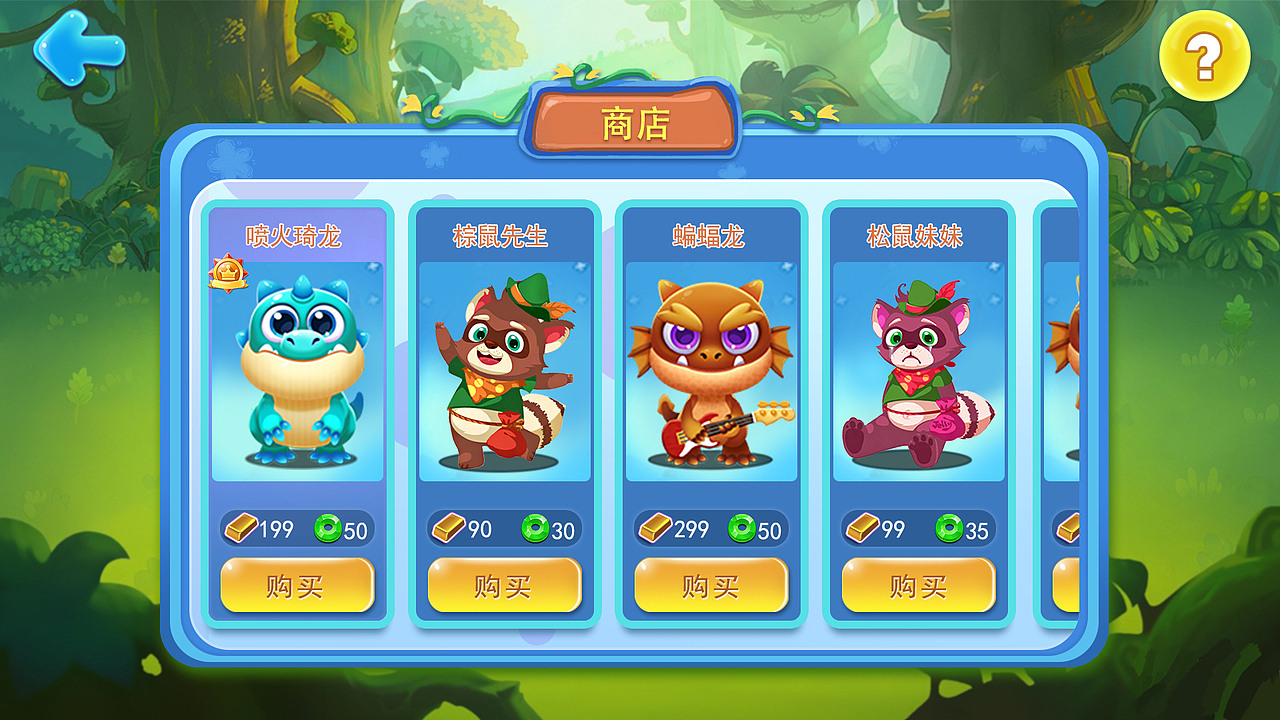Tap the 购买 button for 松鼠妹妹
Image resolution: width=1280 pixels, height=720 pixels.
coord(915,585)
